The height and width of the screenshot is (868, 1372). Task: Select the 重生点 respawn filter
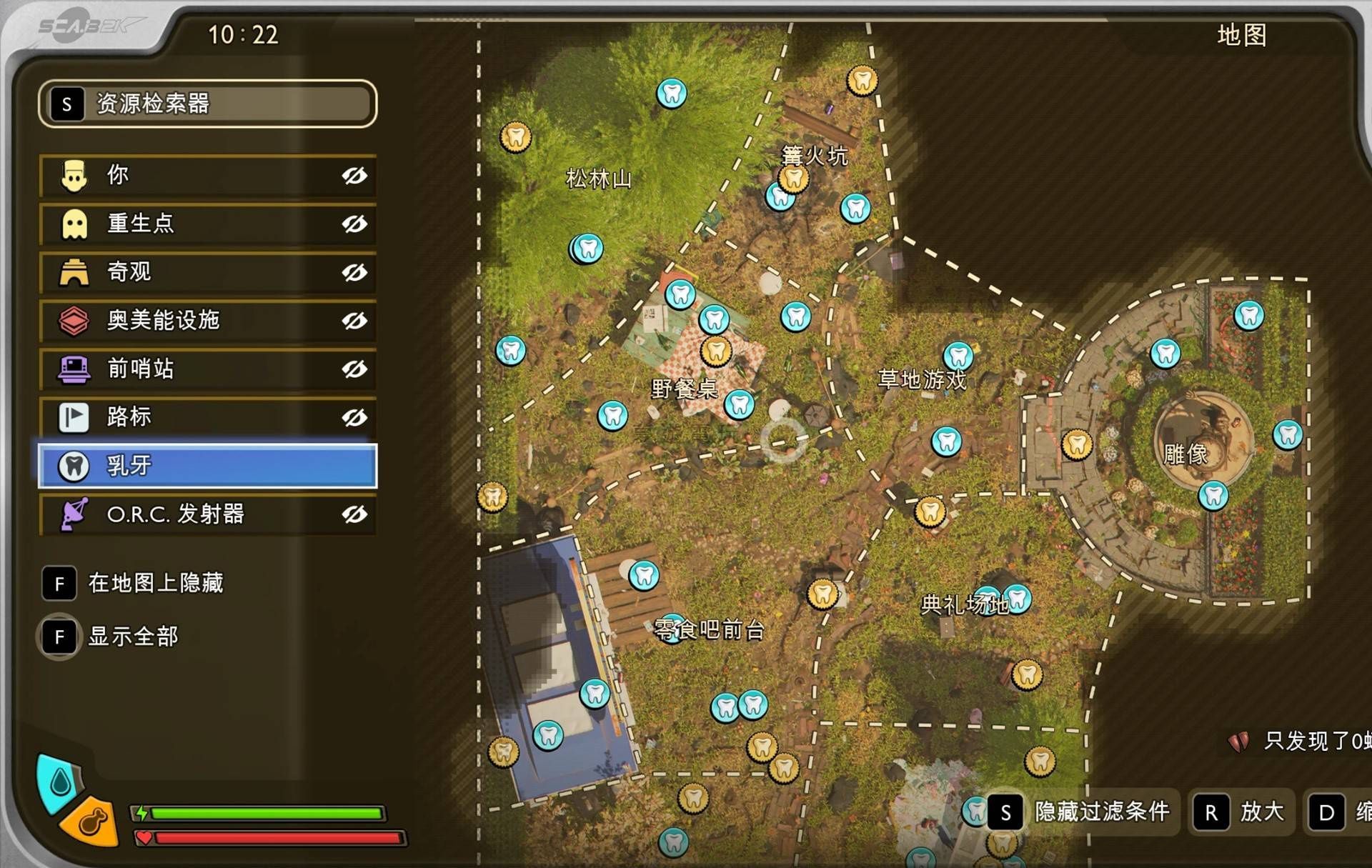point(207,224)
